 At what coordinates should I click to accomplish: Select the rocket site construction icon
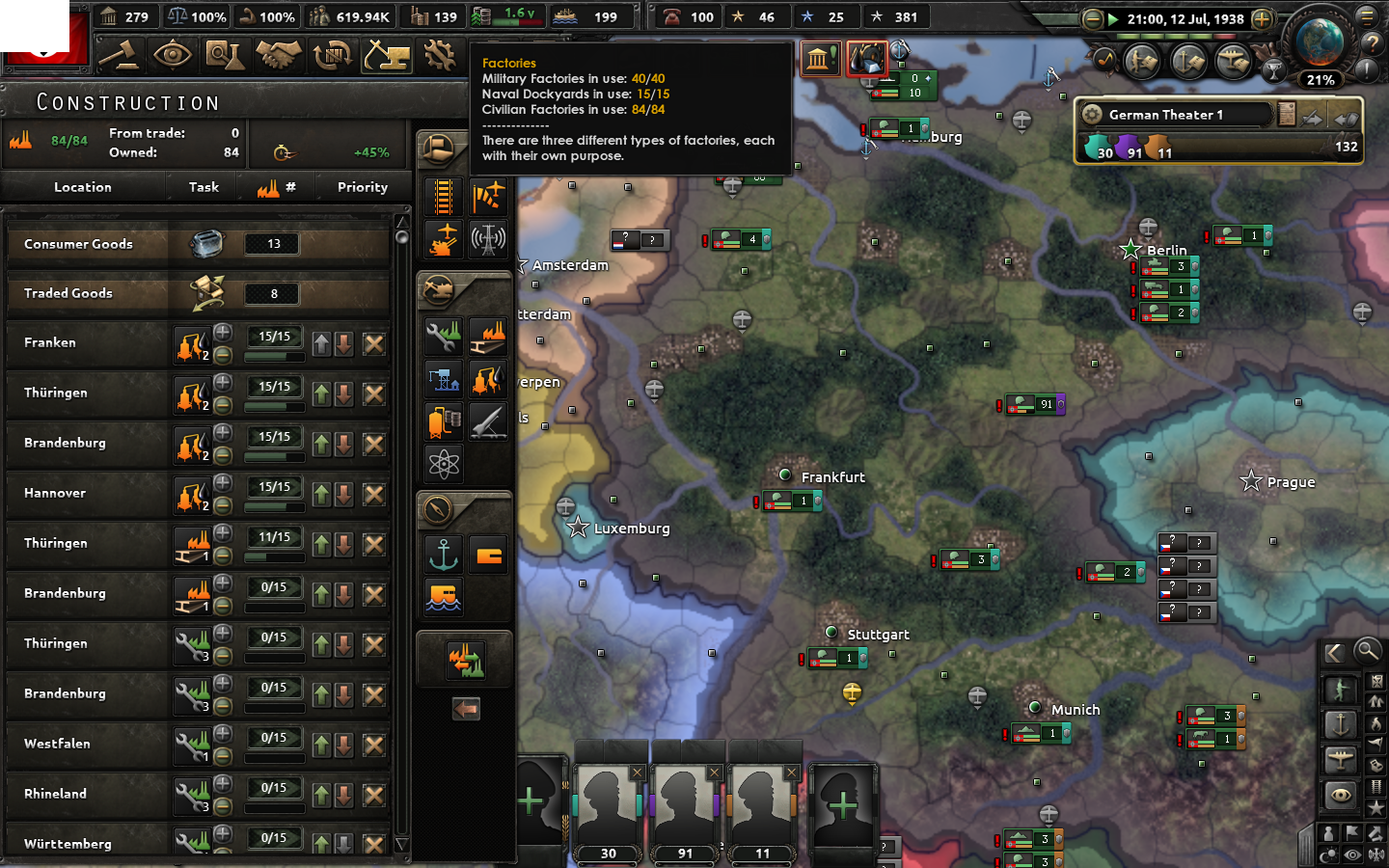[x=487, y=421]
